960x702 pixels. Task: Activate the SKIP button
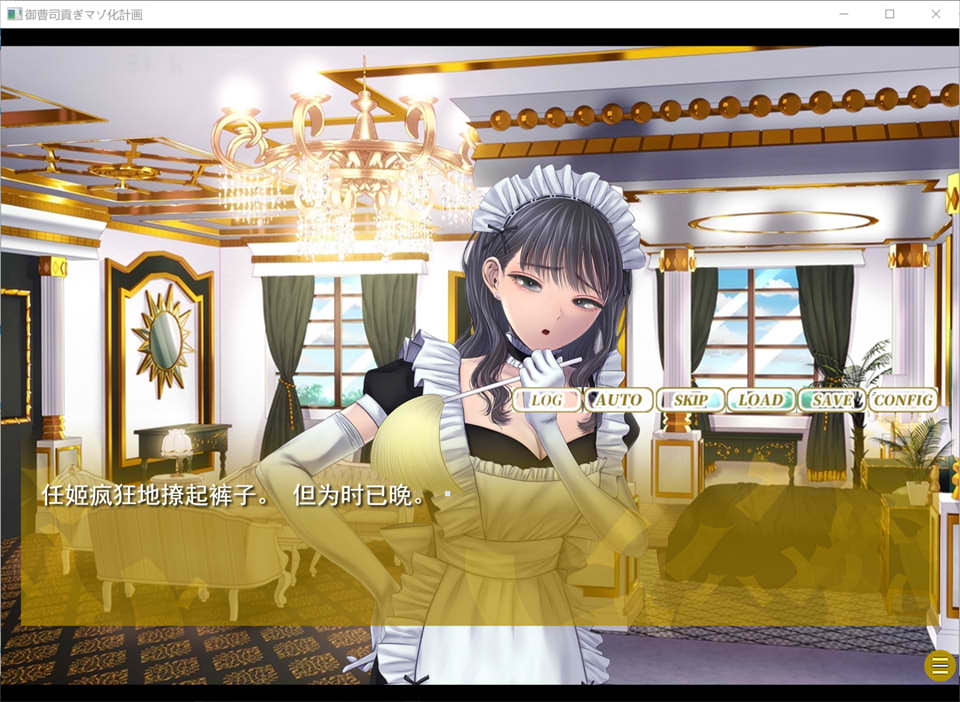690,400
